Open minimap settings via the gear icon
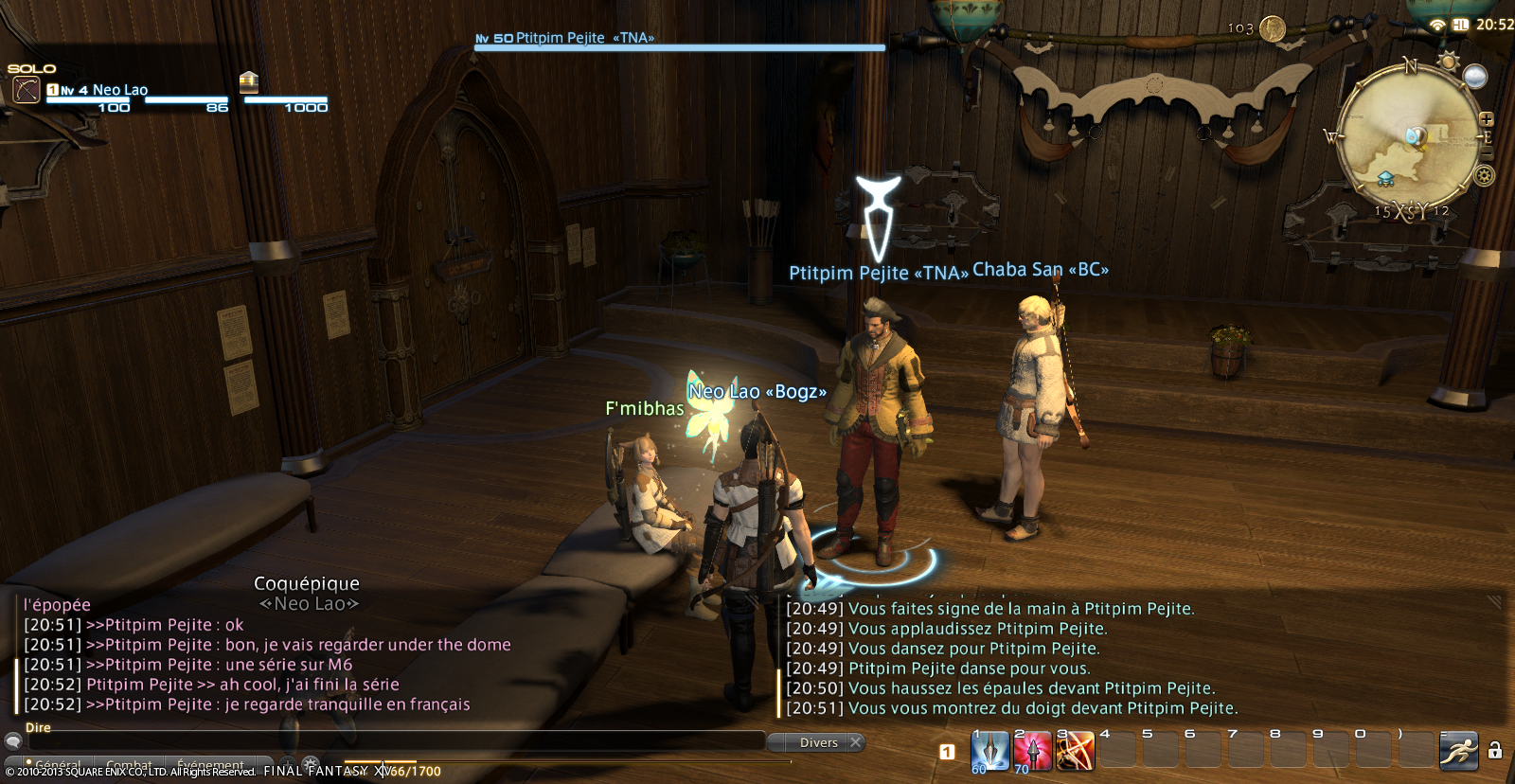 click(x=1485, y=175)
